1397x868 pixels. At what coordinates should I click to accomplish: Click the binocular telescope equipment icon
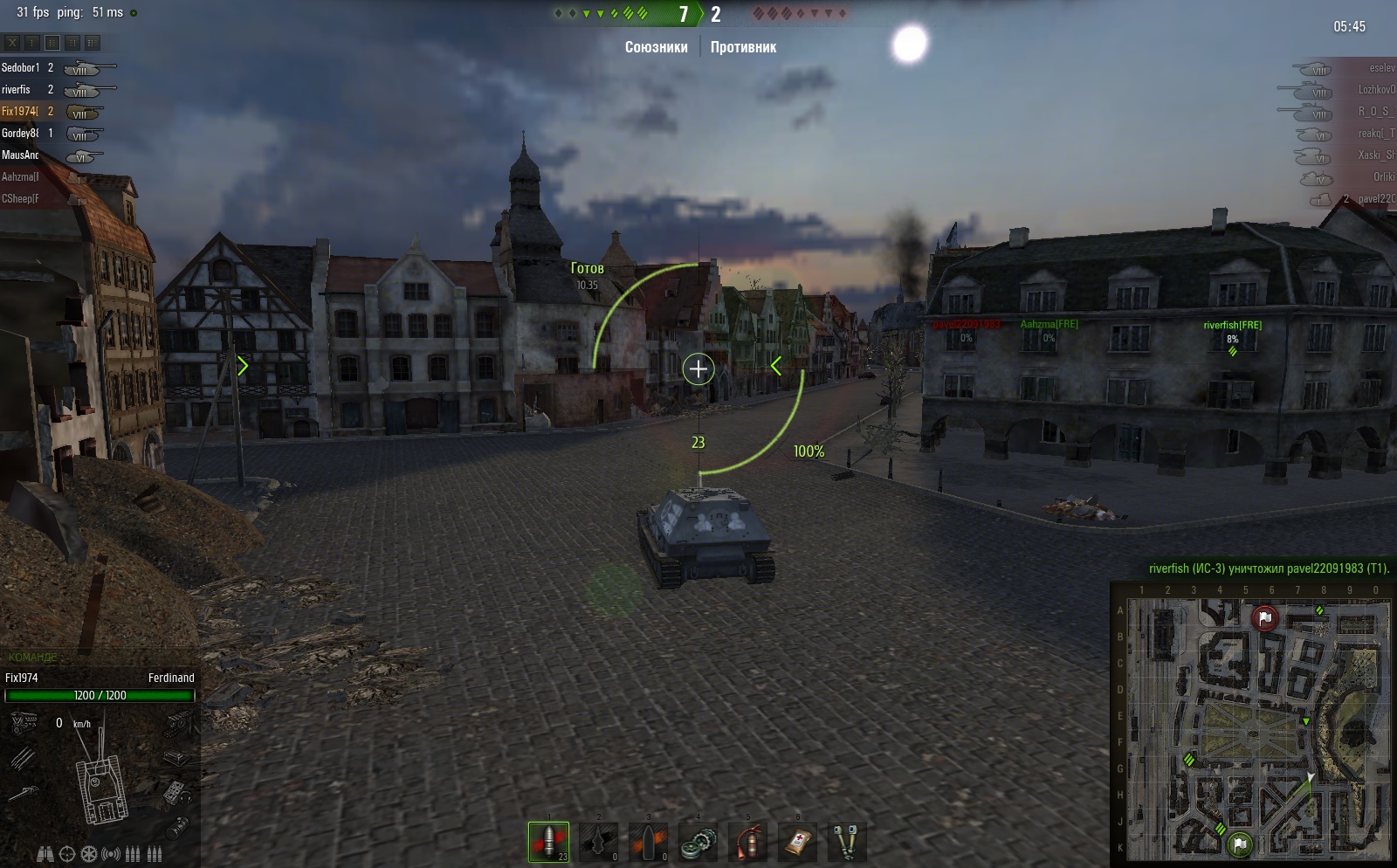tap(45, 854)
